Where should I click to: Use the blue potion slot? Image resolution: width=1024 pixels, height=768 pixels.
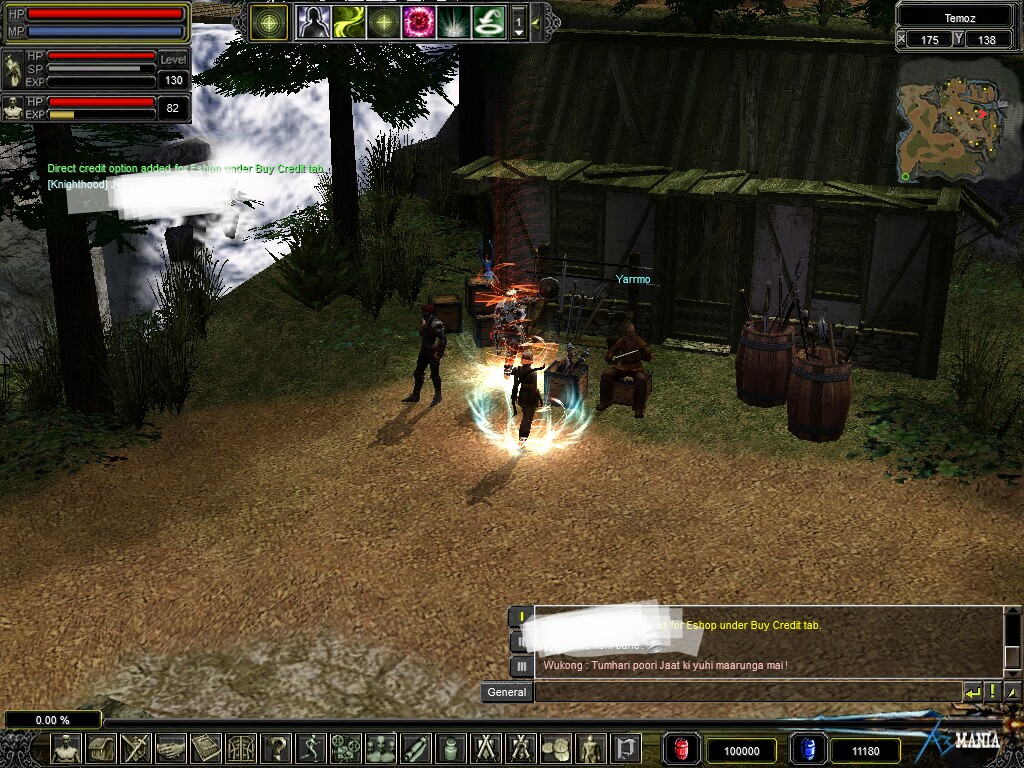[x=807, y=750]
